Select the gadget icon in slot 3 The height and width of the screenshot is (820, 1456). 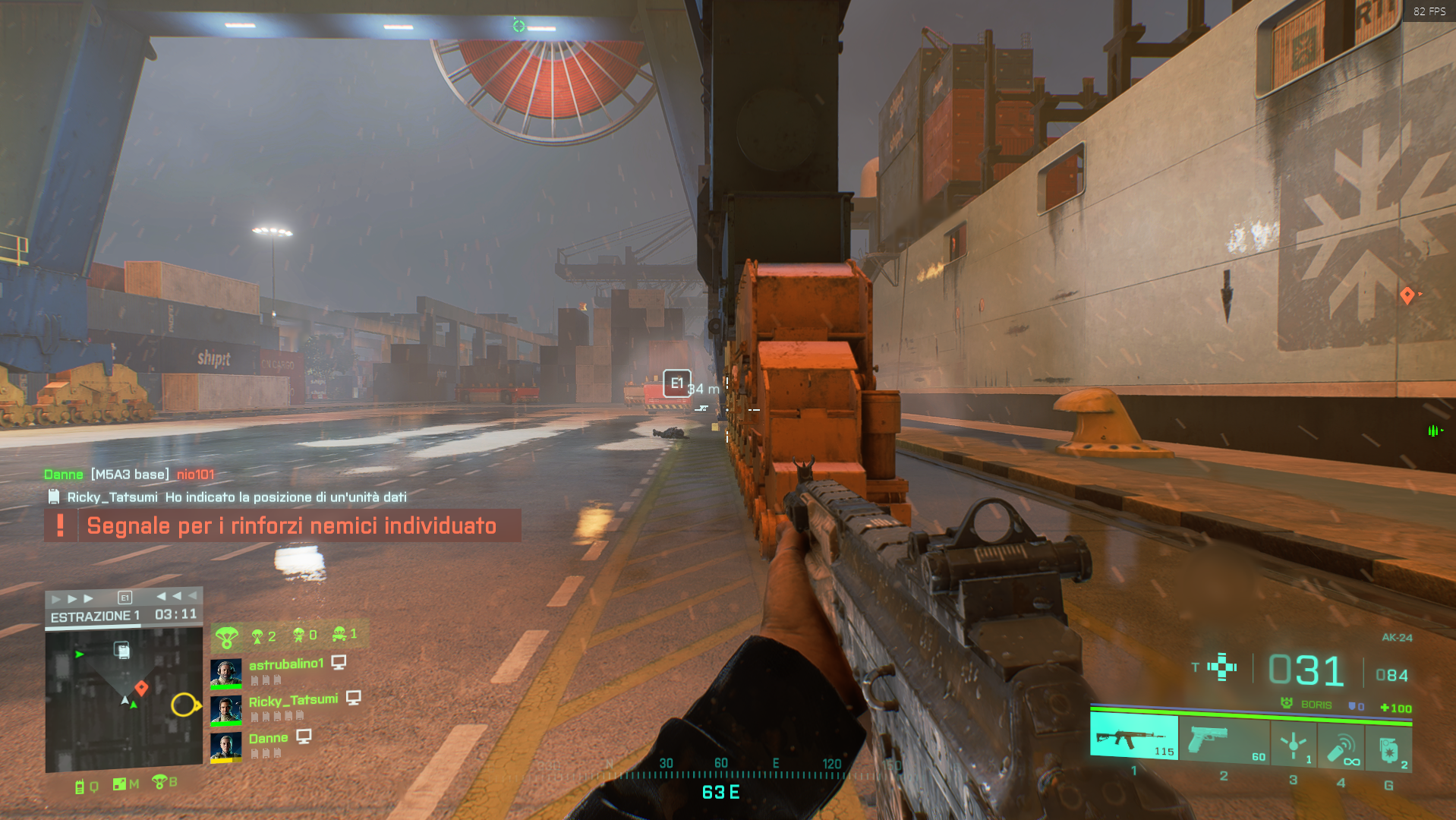[x=1294, y=745]
